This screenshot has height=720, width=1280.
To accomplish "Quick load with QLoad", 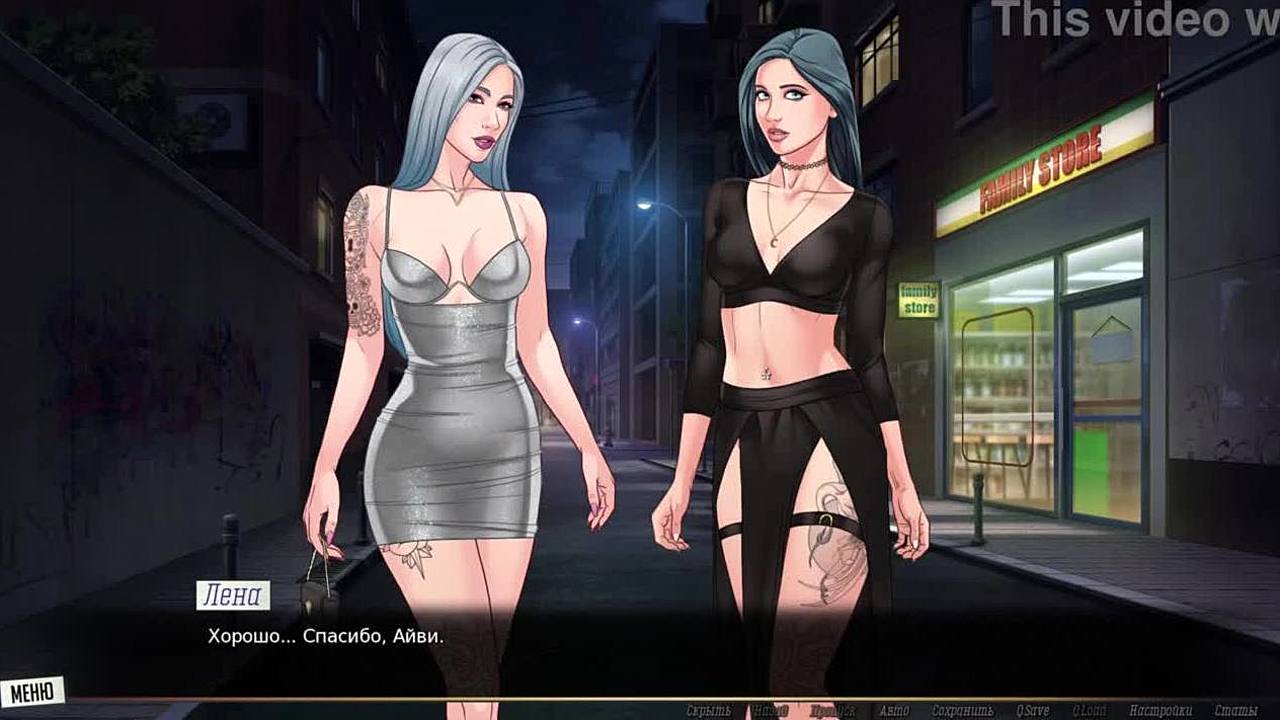I will 1089,711.
